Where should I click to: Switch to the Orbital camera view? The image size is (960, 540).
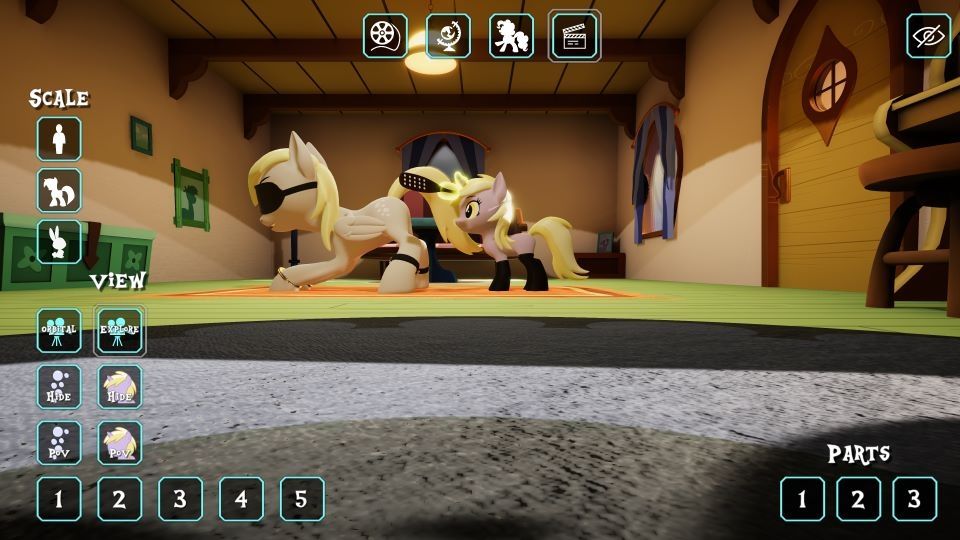[x=59, y=330]
